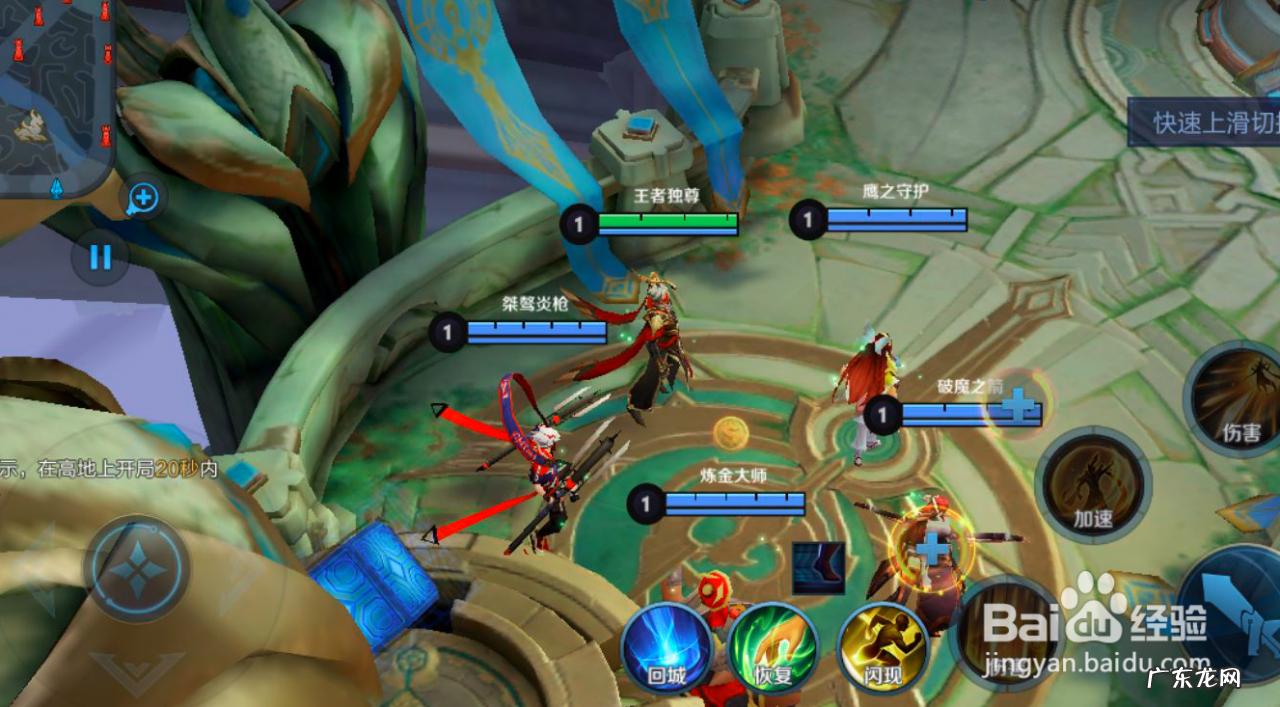This screenshot has height=707, width=1280.
Task: Tap the virtual movement joystick
Action: [x=136, y=569]
